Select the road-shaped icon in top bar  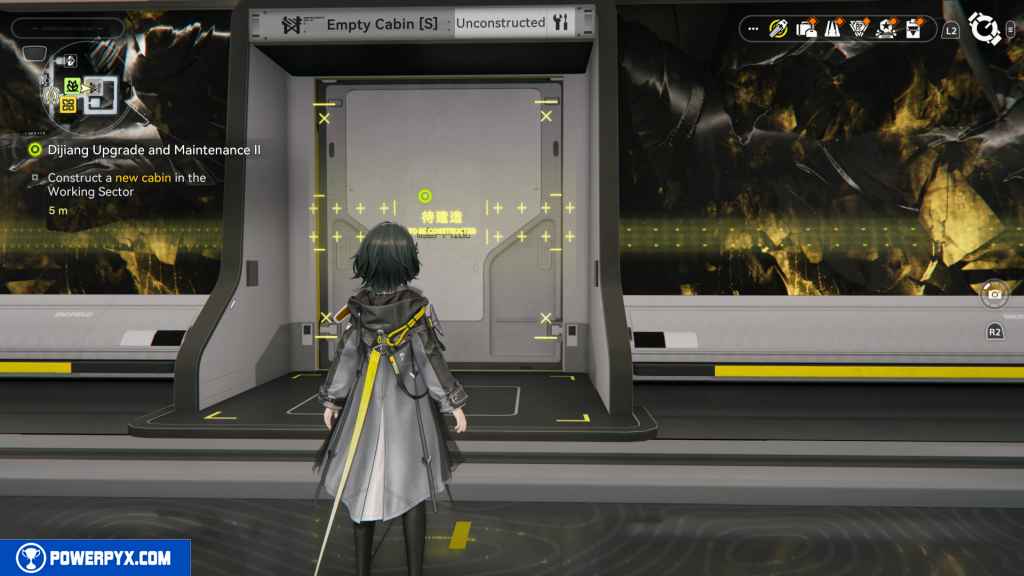point(832,29)
